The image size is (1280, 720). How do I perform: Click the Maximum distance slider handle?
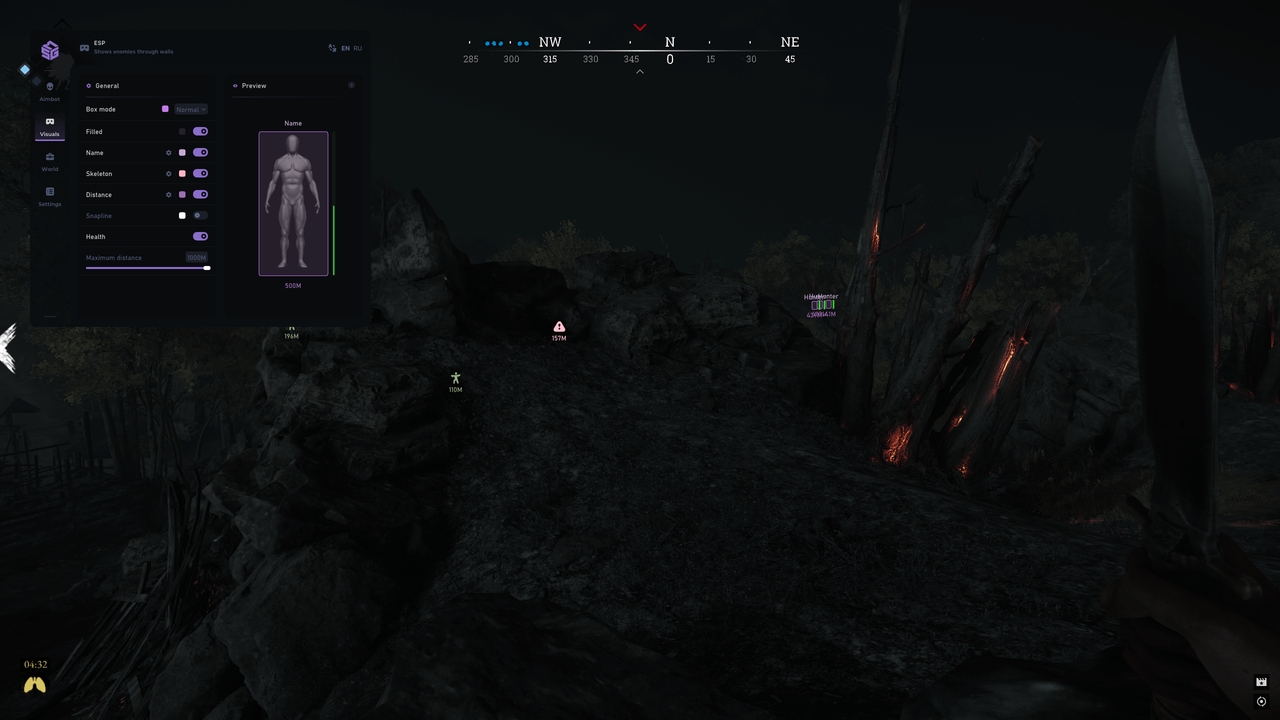click(206, 267)
